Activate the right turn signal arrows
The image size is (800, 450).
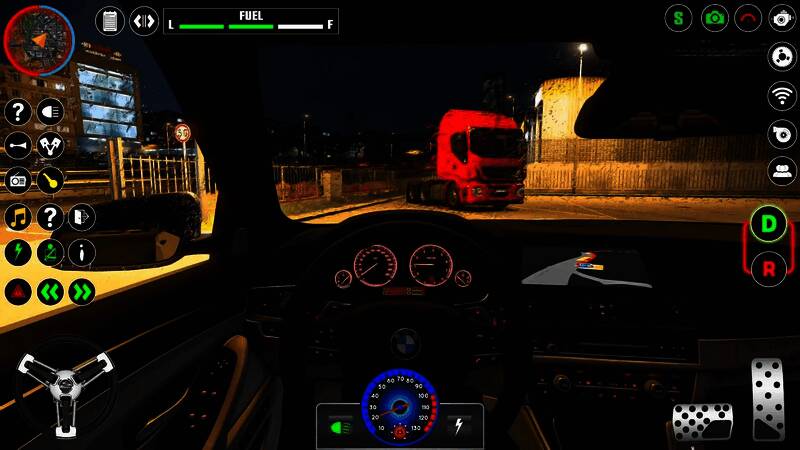82,292
